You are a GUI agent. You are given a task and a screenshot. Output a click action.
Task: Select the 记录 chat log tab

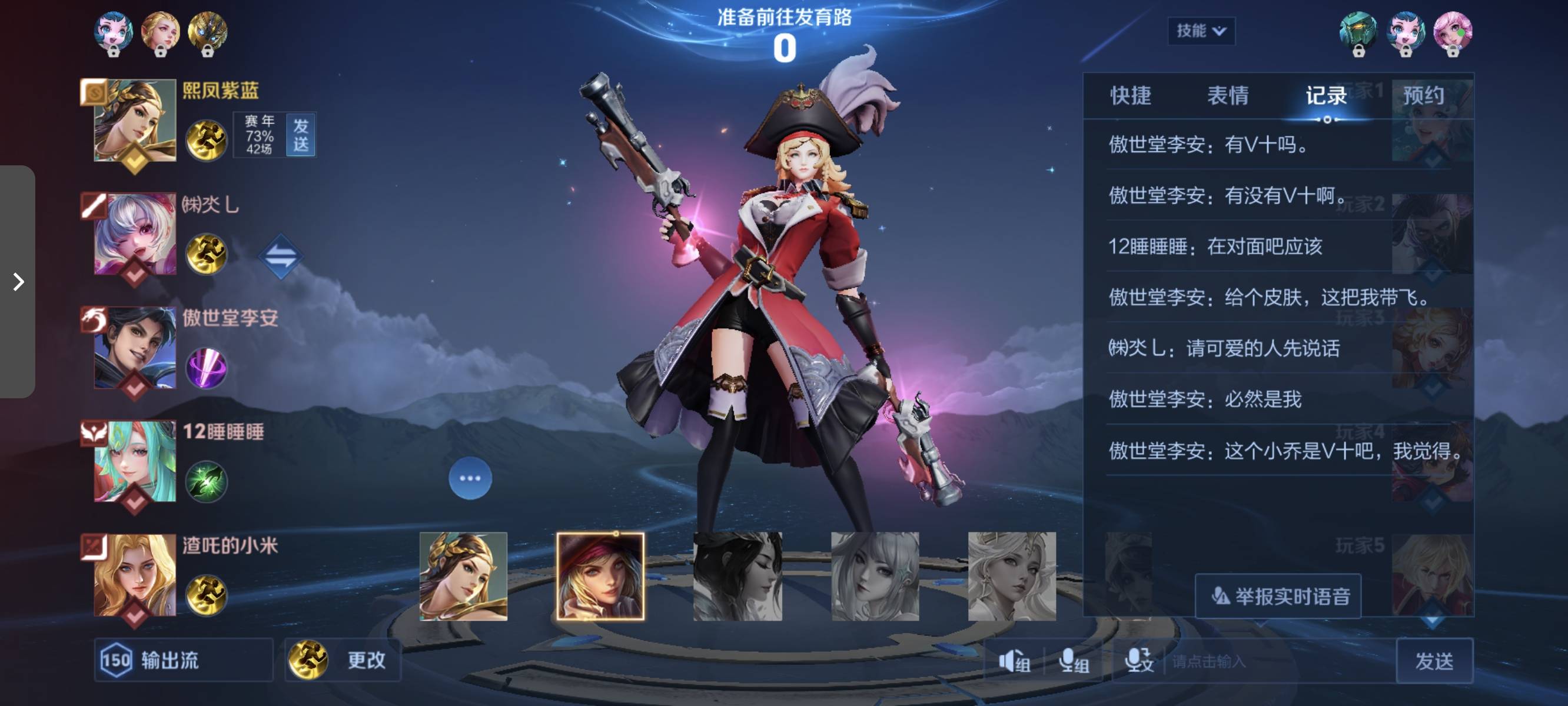[x=1326, y=95]
